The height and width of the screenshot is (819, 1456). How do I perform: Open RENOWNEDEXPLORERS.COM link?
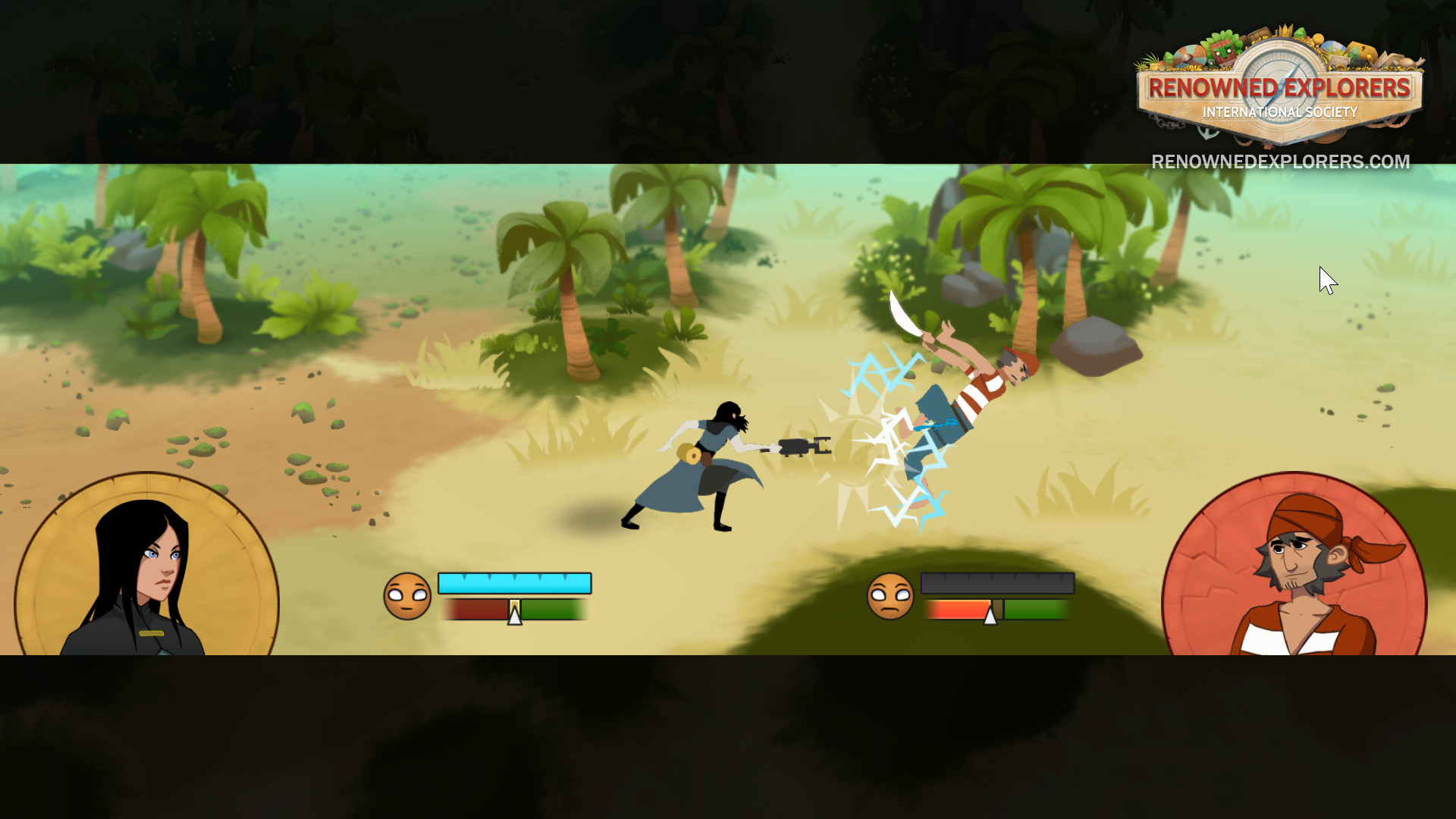click(x=1278, y=162)
